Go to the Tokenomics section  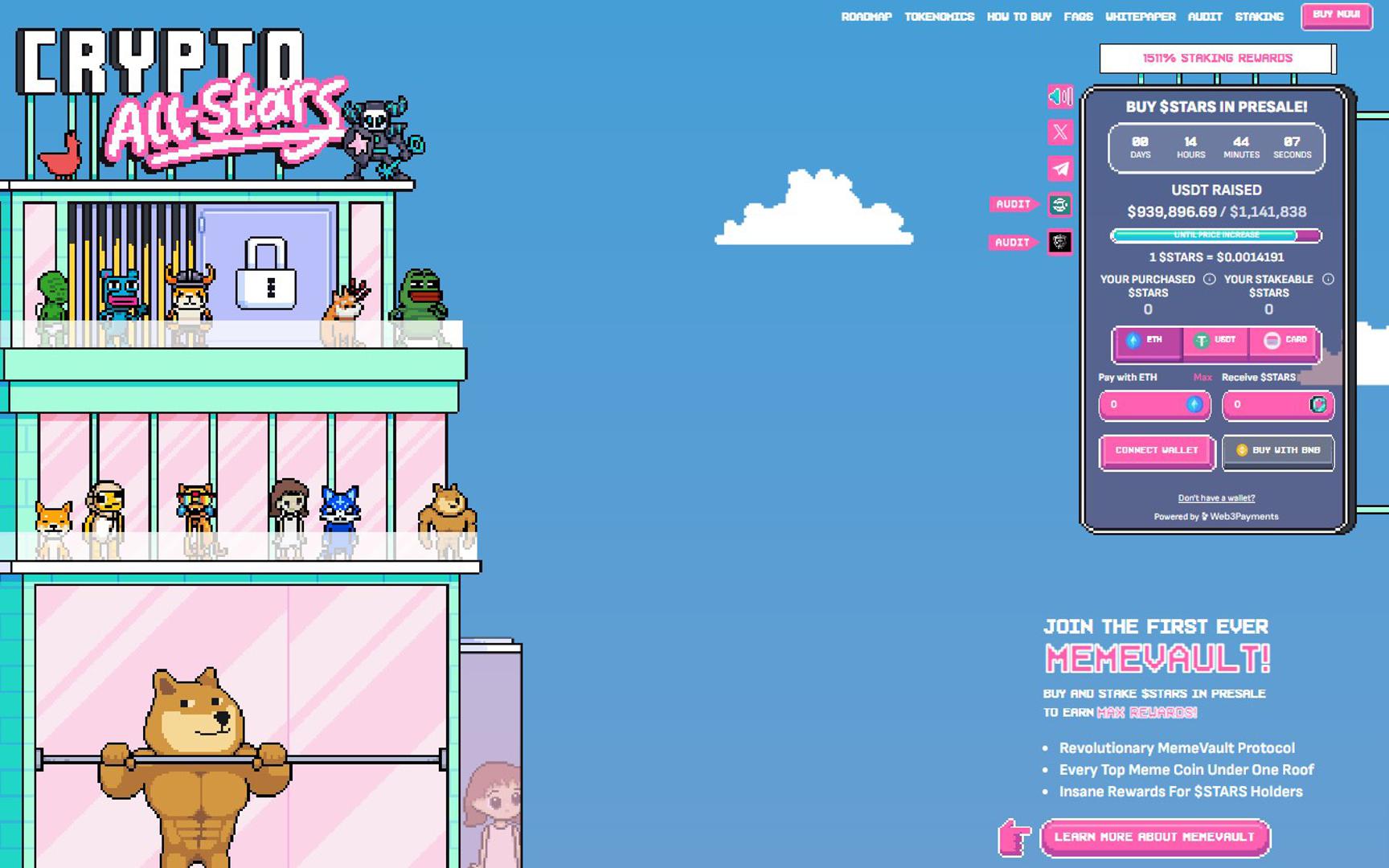coord(939,17)
